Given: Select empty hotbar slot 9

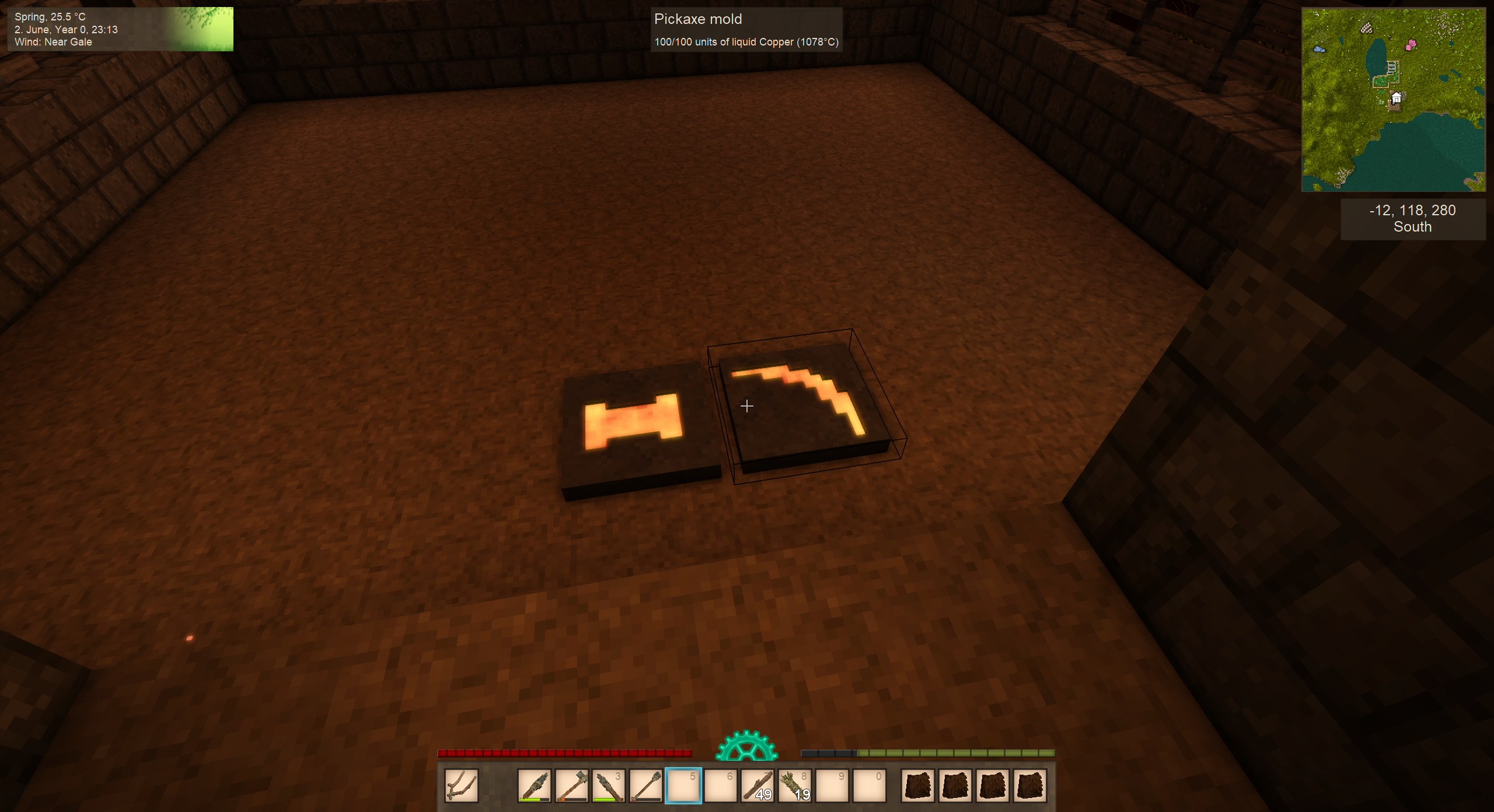Looking at the screenshot, I should pos(832,785).
